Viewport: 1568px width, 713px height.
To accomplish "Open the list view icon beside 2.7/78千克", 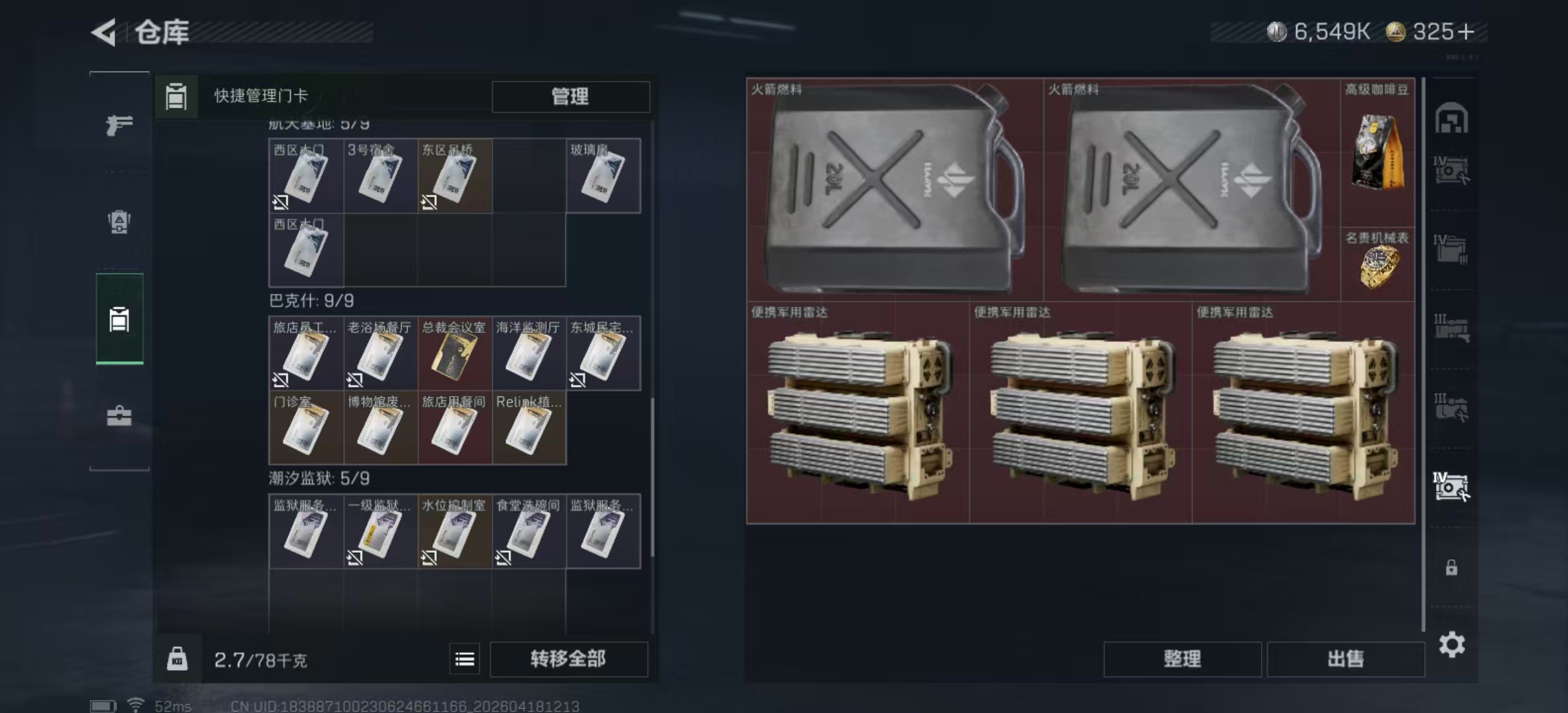I will click(466, 659).
